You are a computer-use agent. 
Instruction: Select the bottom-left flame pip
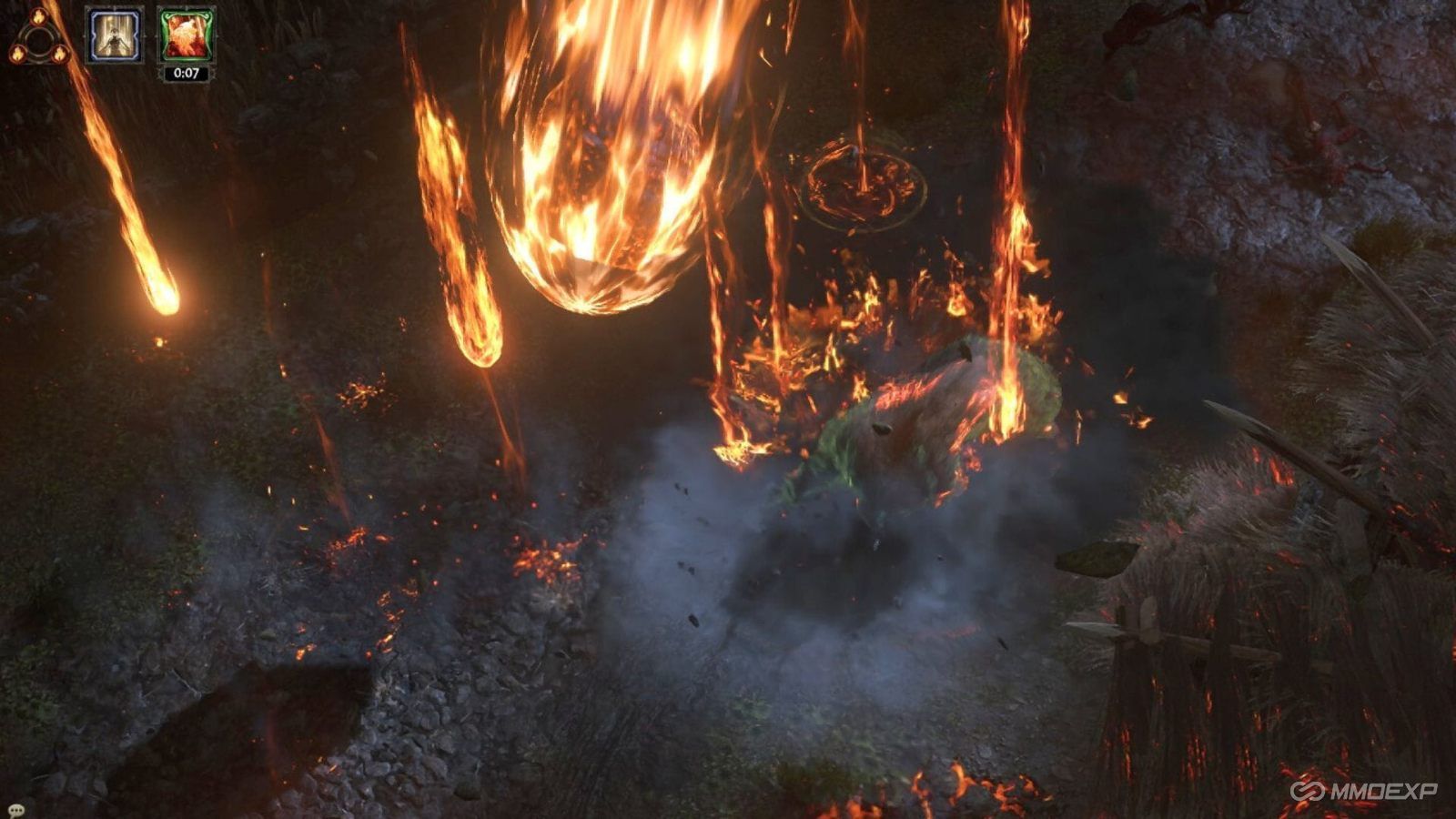pos(18,53)
